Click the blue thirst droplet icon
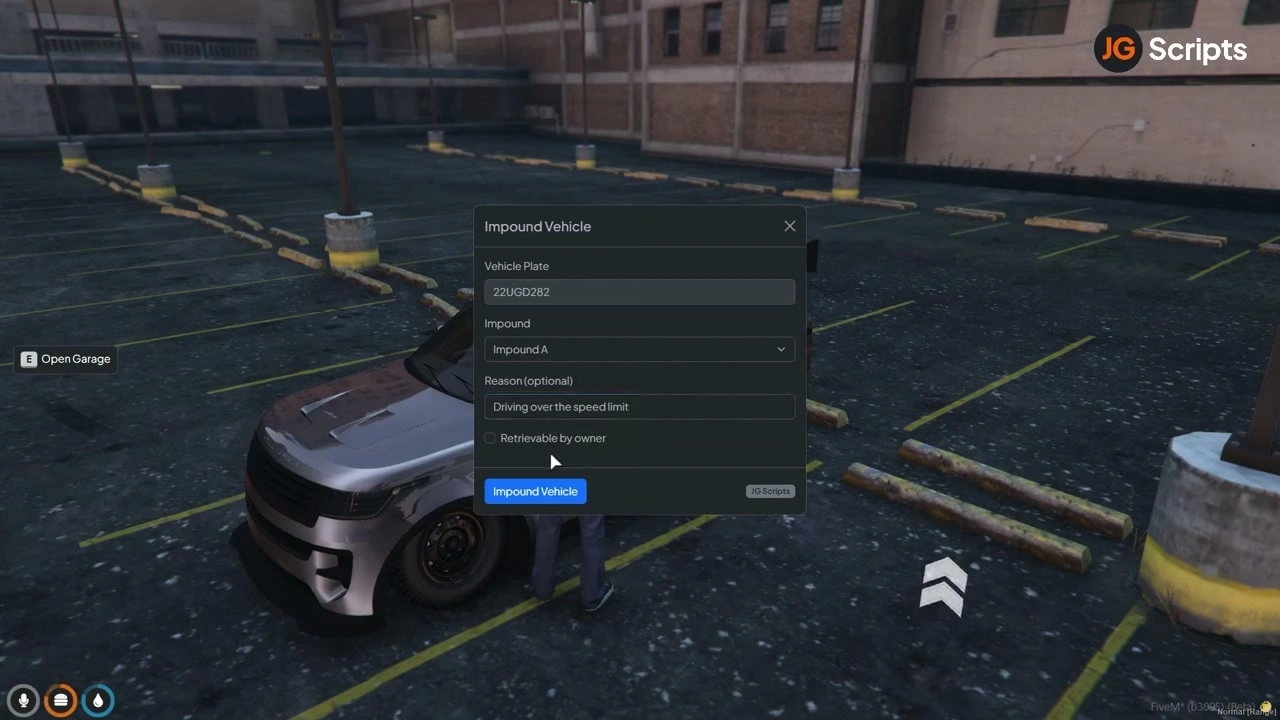The height and width of the screenshot is (720, 1280). pyautogui.click(x=97, y=700)
